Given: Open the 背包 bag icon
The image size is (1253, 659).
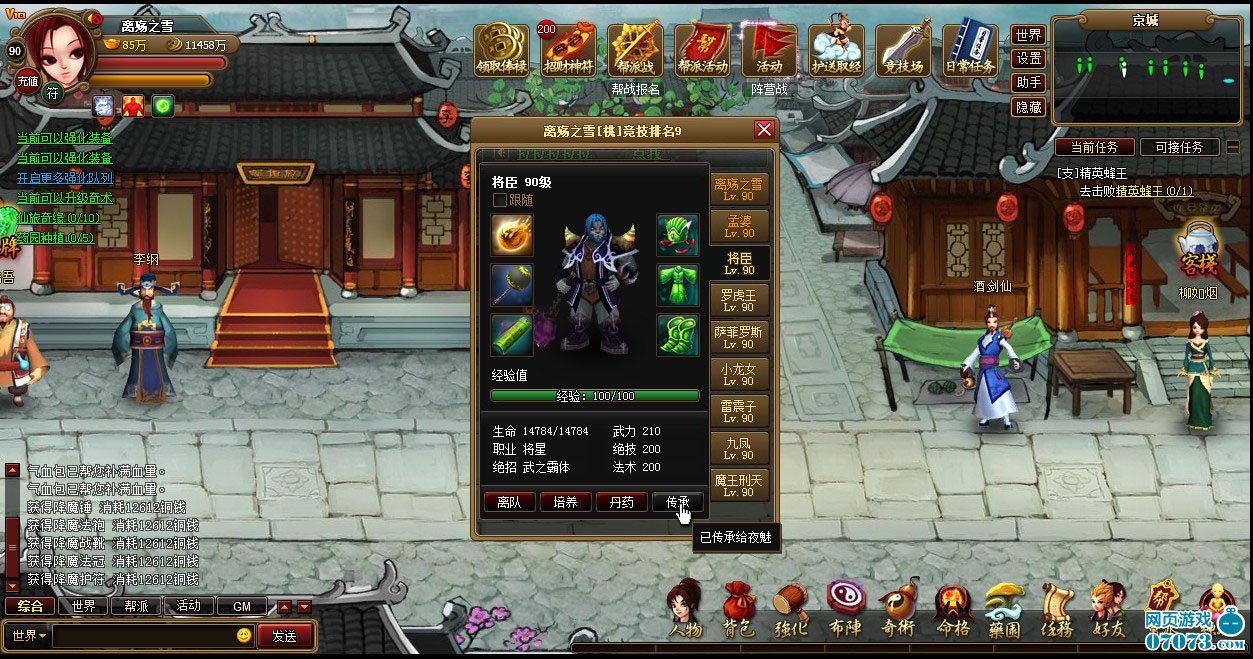Looking at the screenshot, I should point(738,611).
